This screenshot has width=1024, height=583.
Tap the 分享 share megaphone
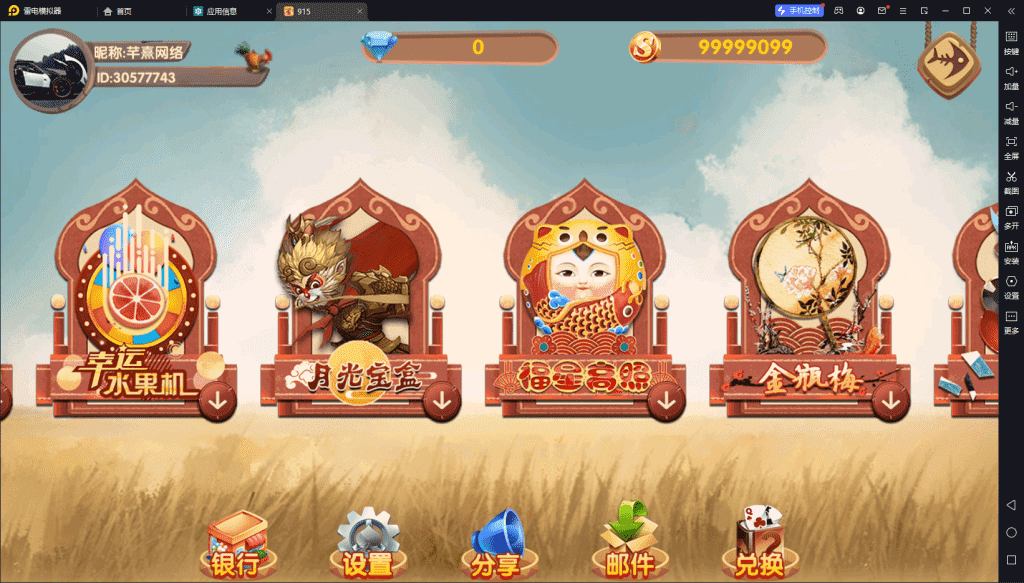point(497,547)
